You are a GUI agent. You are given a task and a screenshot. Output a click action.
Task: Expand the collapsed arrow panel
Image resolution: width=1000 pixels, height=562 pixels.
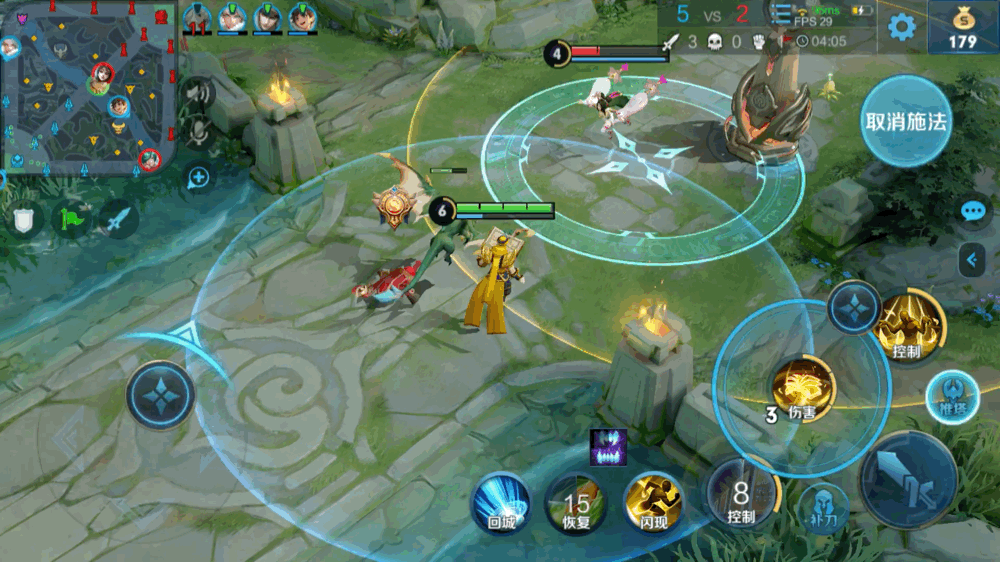click(971, 260)
